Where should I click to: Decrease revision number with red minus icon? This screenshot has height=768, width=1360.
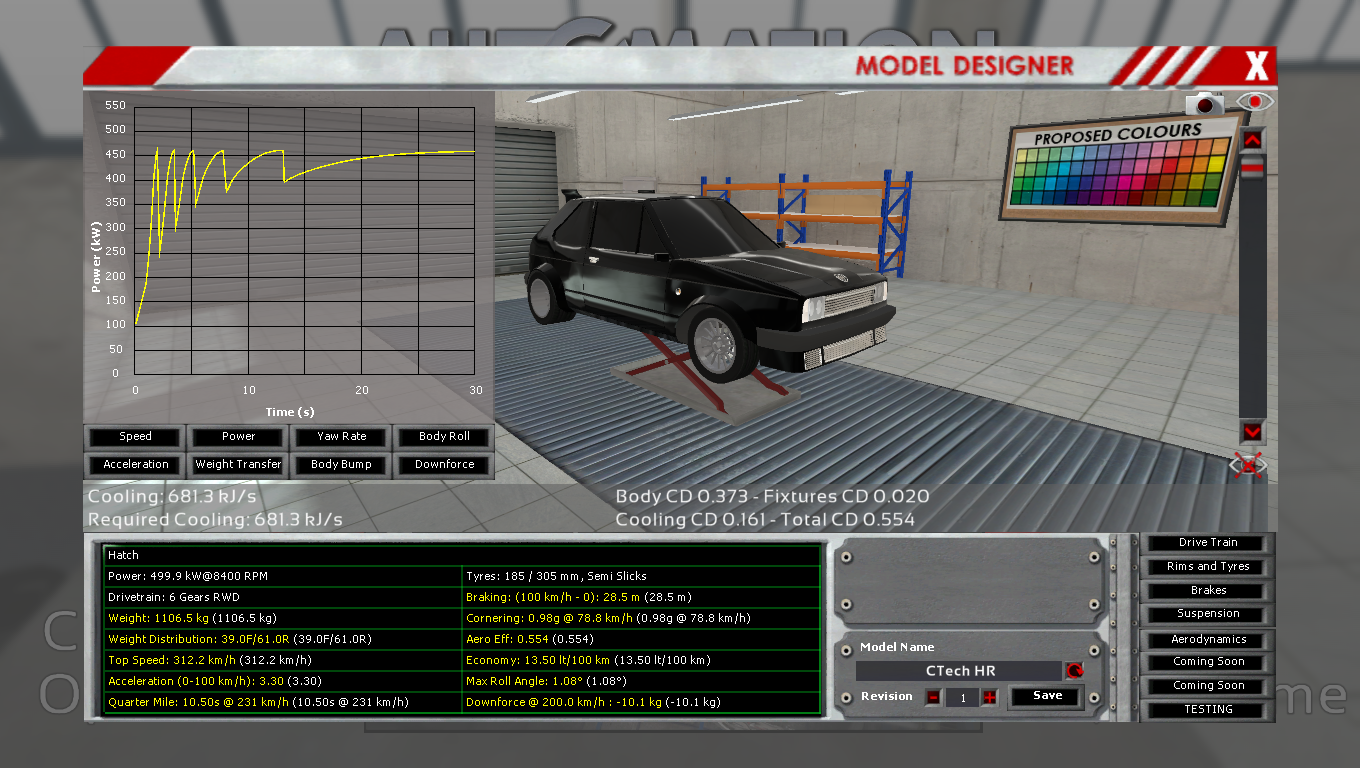[933, 697]
